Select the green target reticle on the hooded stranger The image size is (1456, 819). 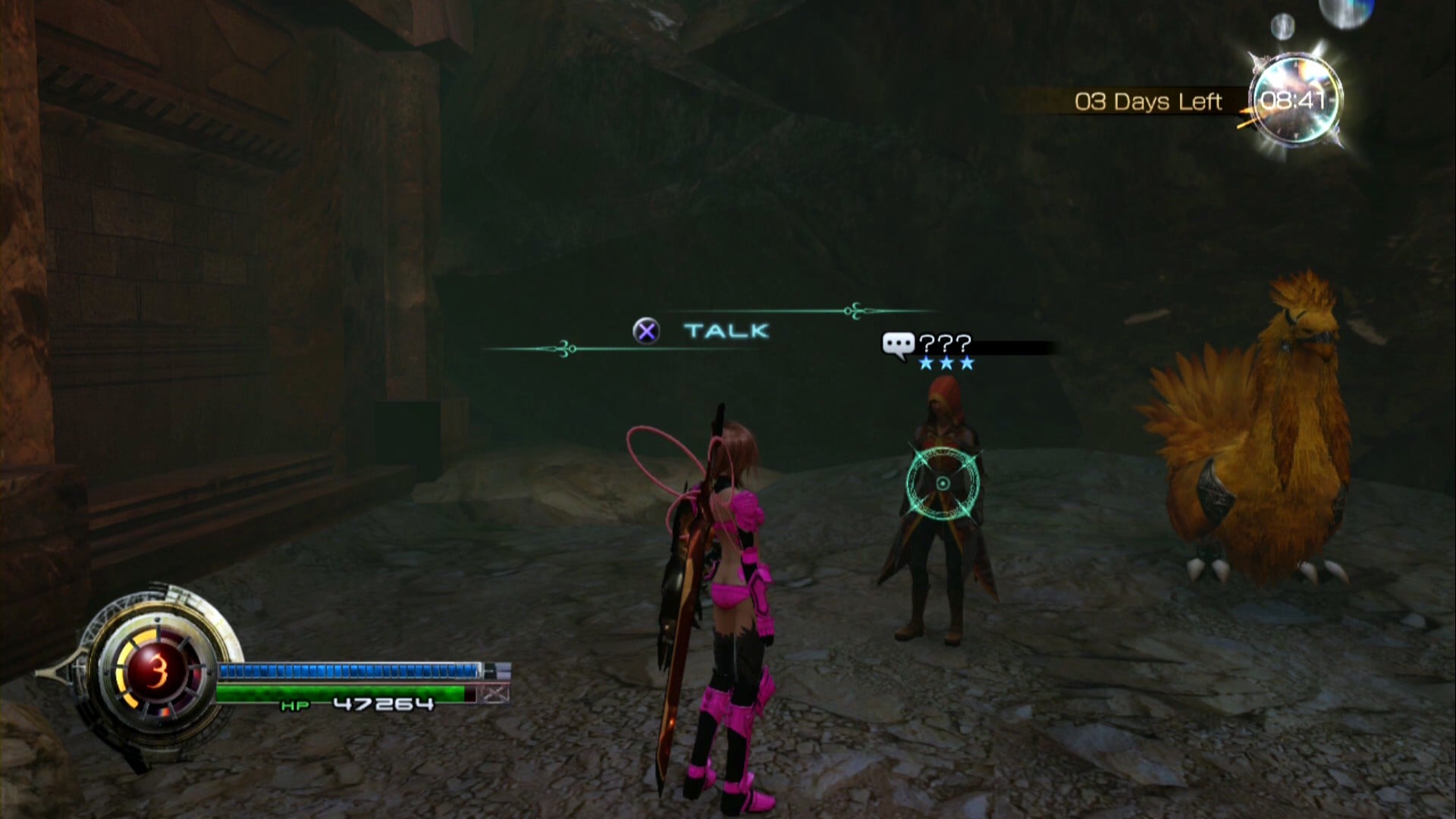tap(943, 483)
